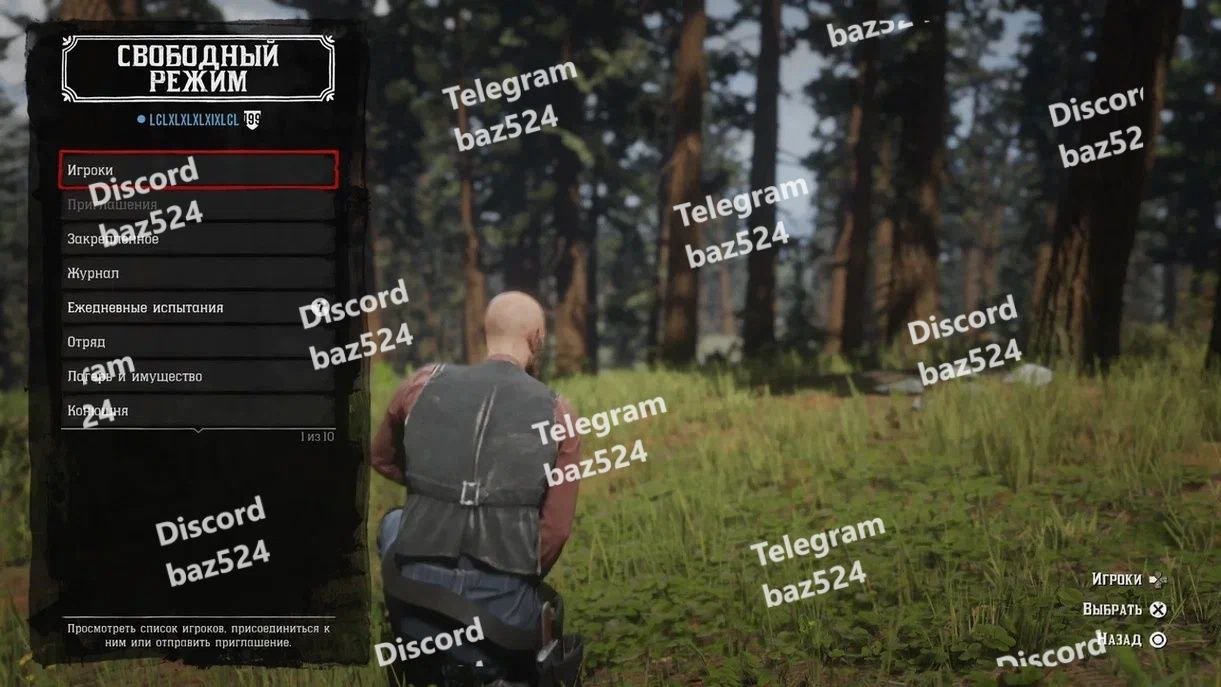Open the Закрепленное entry
The image size is (1221, 687).
[198, 239]
